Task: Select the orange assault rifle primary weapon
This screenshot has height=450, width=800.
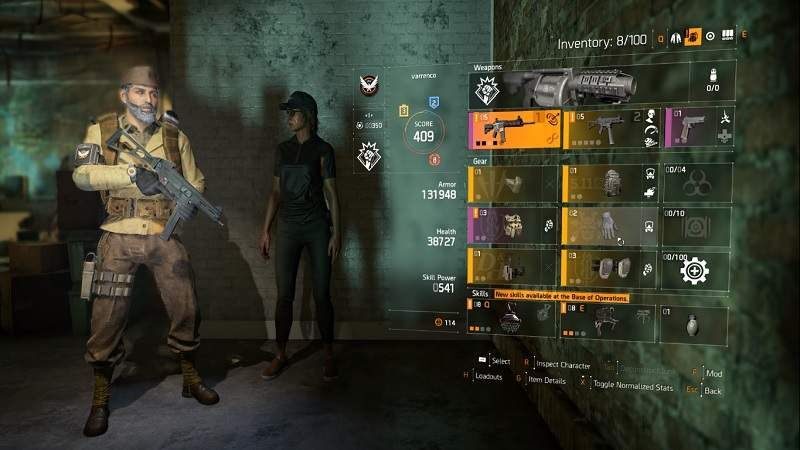Action: (513, 128)
